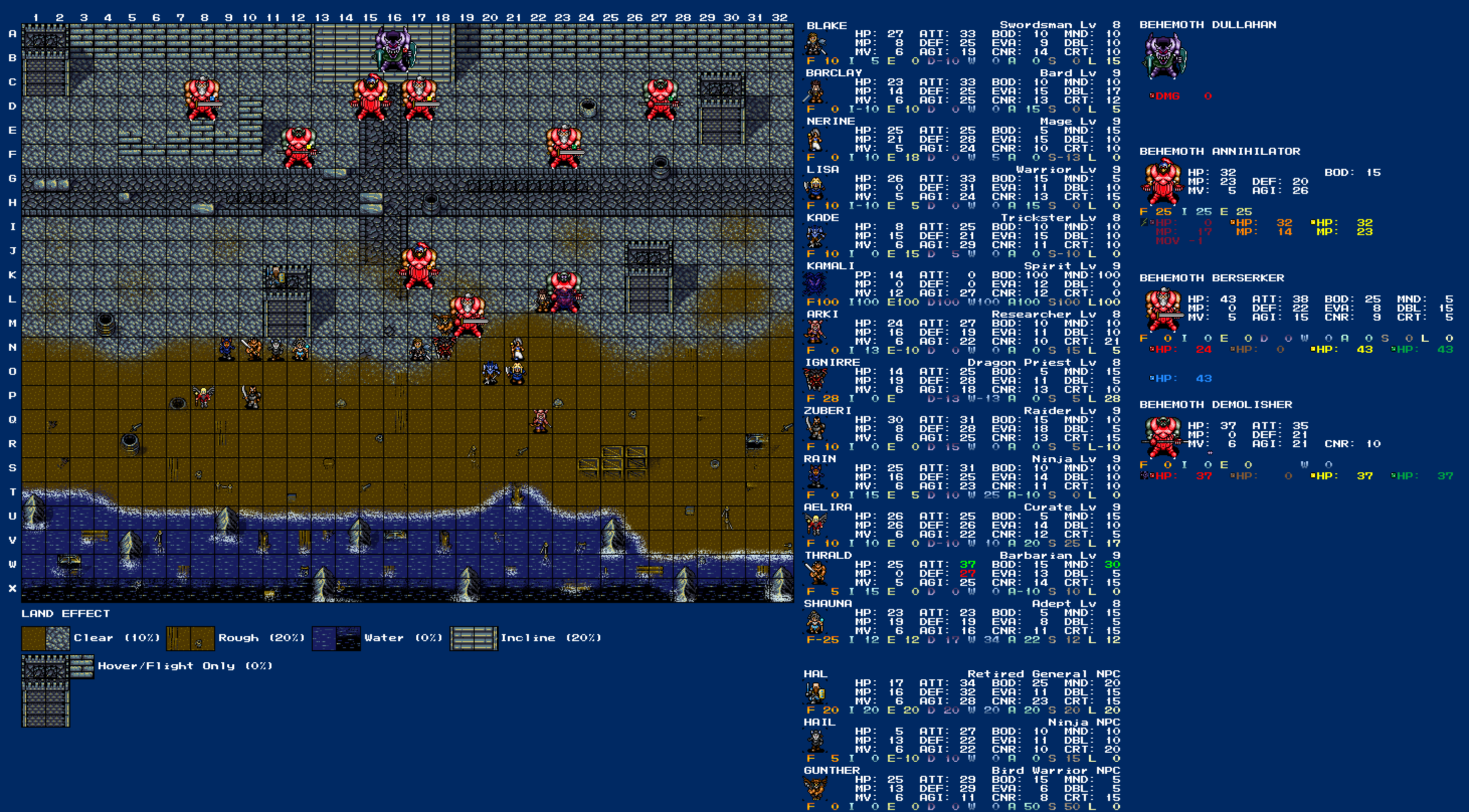
Task: Choose the Behemoth Annihilator enemy portrait
Action: 1161,182
